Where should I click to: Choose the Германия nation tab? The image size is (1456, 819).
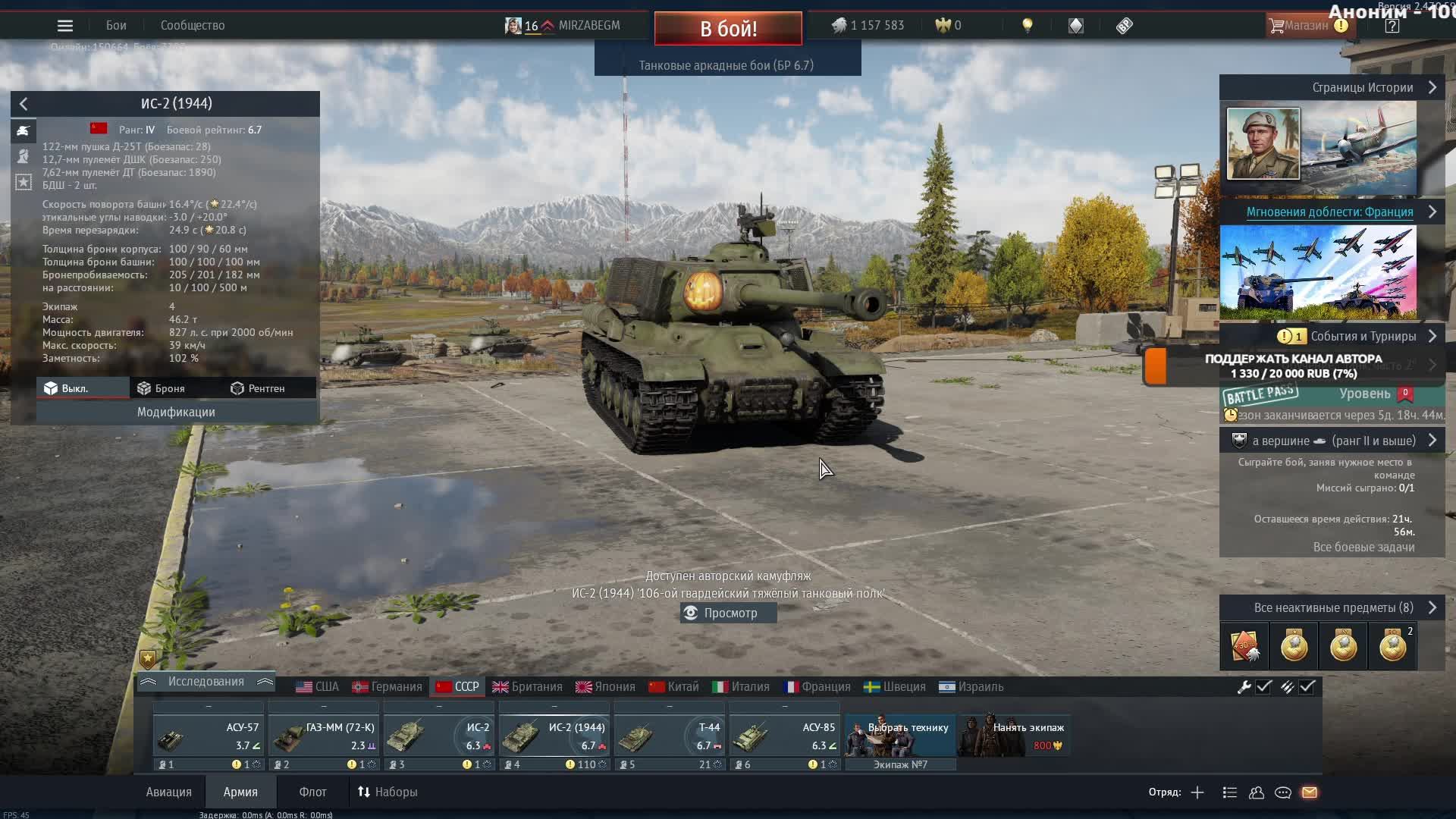tap(388, 686)
